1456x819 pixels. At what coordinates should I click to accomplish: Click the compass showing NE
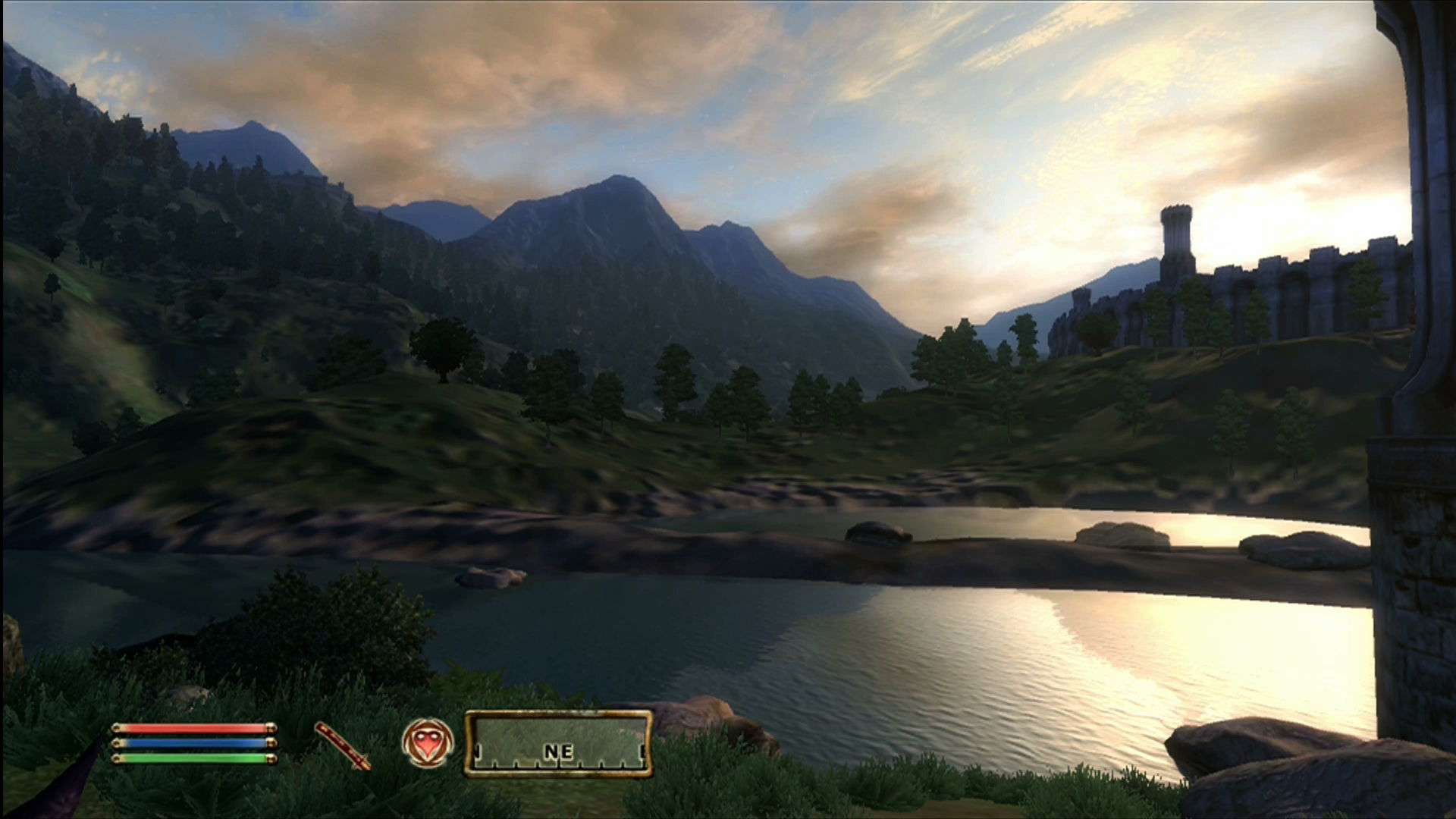[558, 744]
